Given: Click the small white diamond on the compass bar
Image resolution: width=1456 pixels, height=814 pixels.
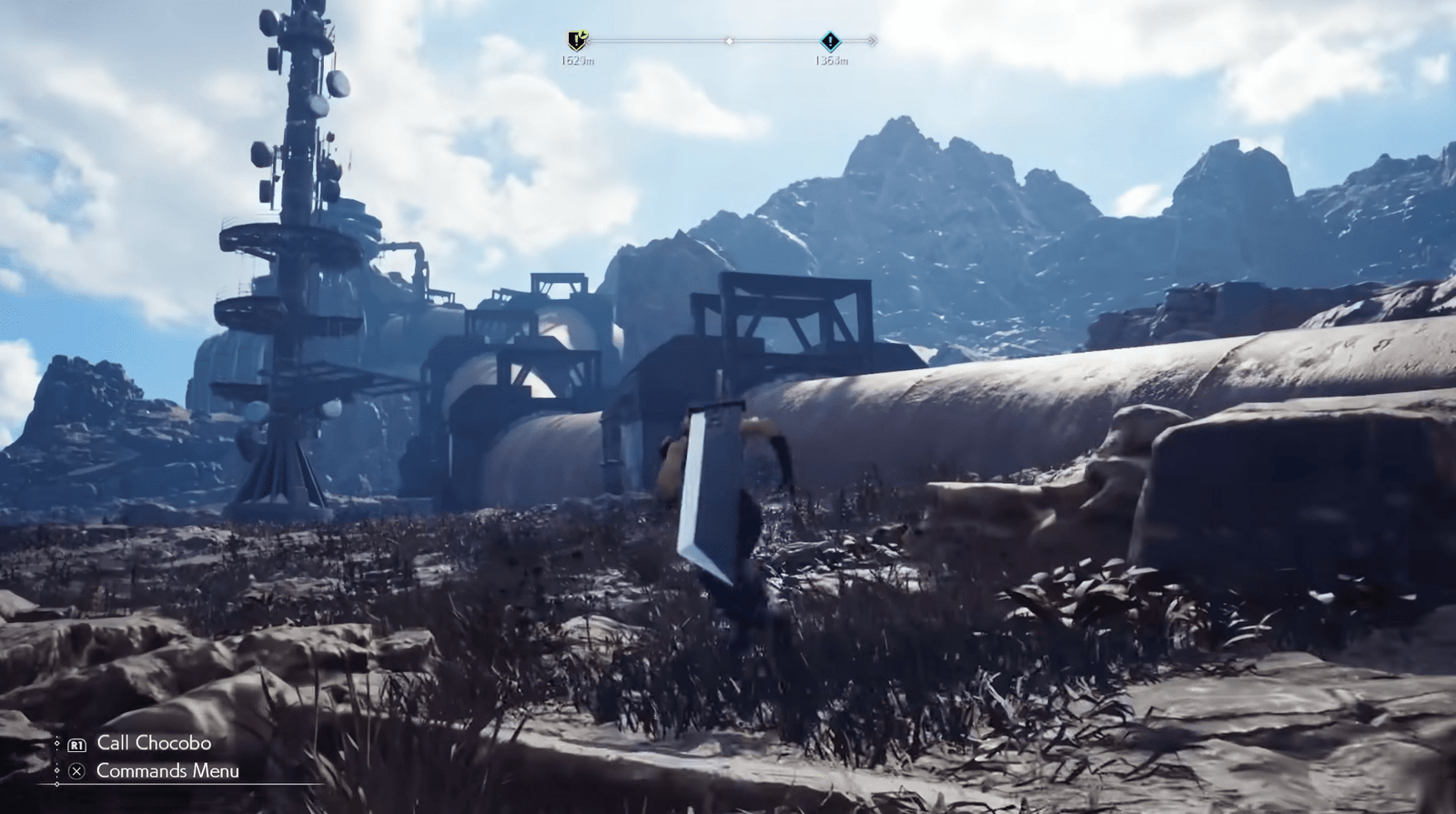Looking at the screenshot, I should pos(728,39).
